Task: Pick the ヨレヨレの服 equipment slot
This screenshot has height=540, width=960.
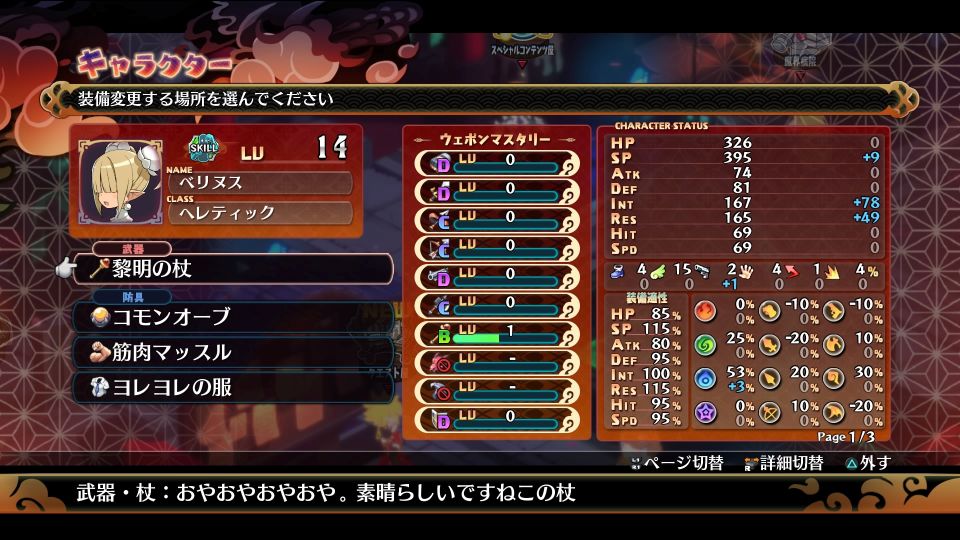Action: 233,387
